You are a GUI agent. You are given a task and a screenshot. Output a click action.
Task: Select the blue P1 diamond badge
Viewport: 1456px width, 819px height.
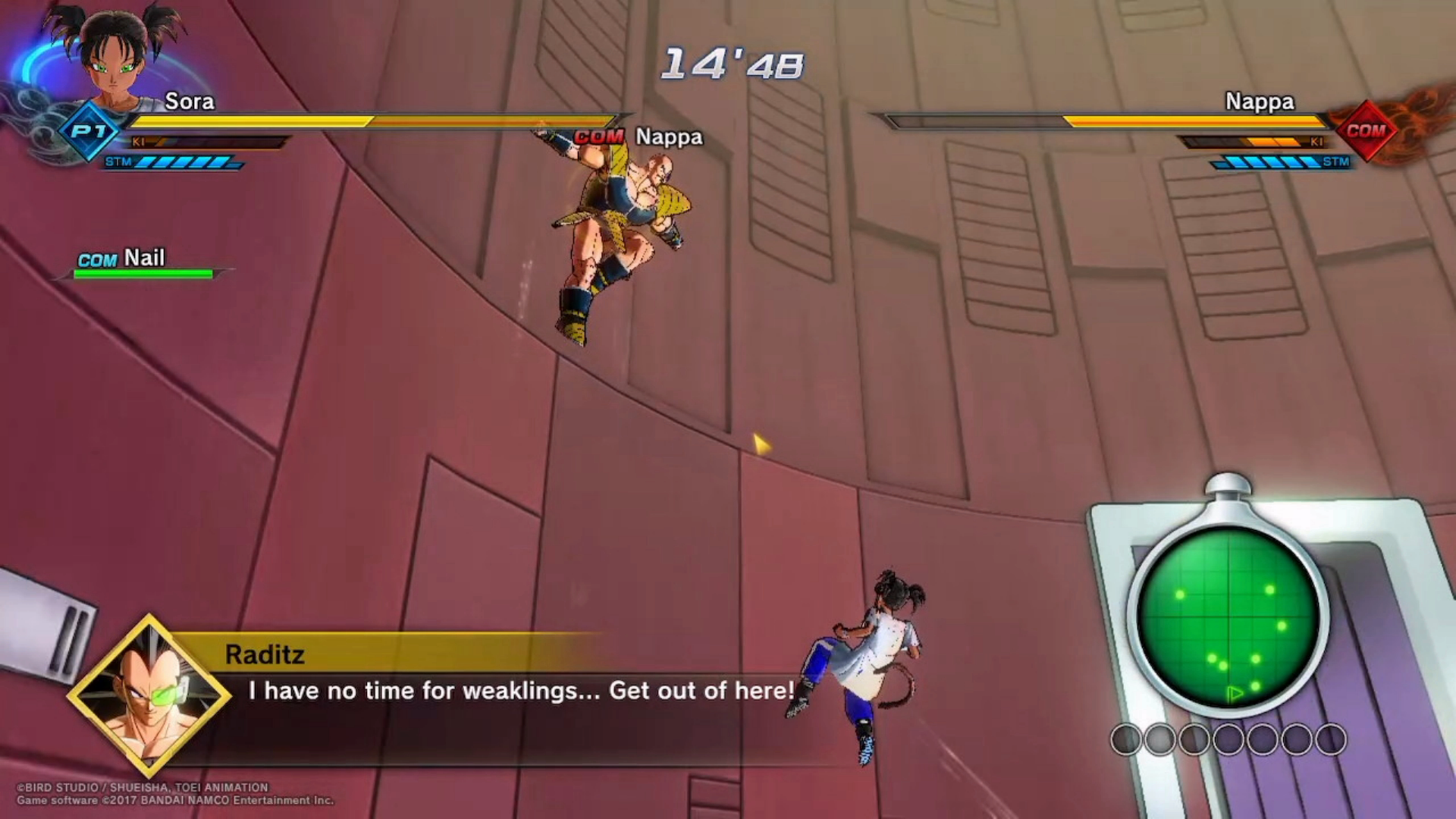89,130
